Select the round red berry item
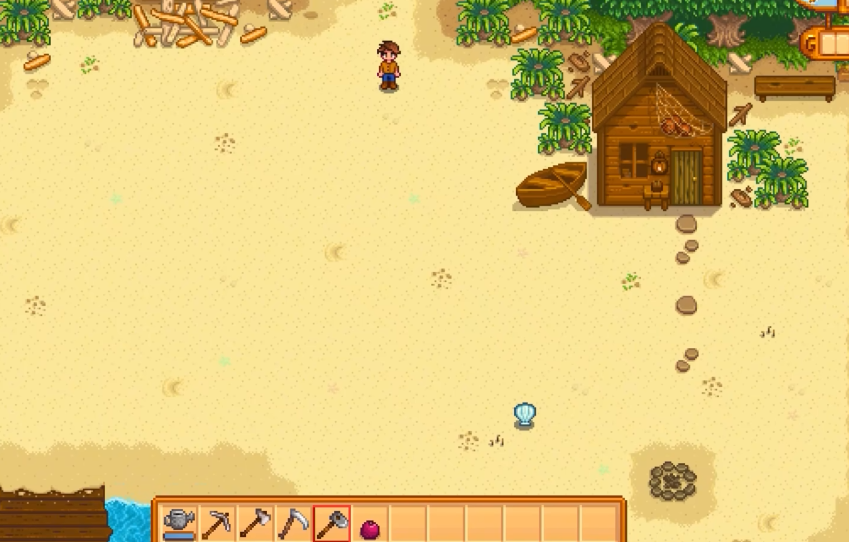This screenshot has width=849, height=542. click(369, 525)
